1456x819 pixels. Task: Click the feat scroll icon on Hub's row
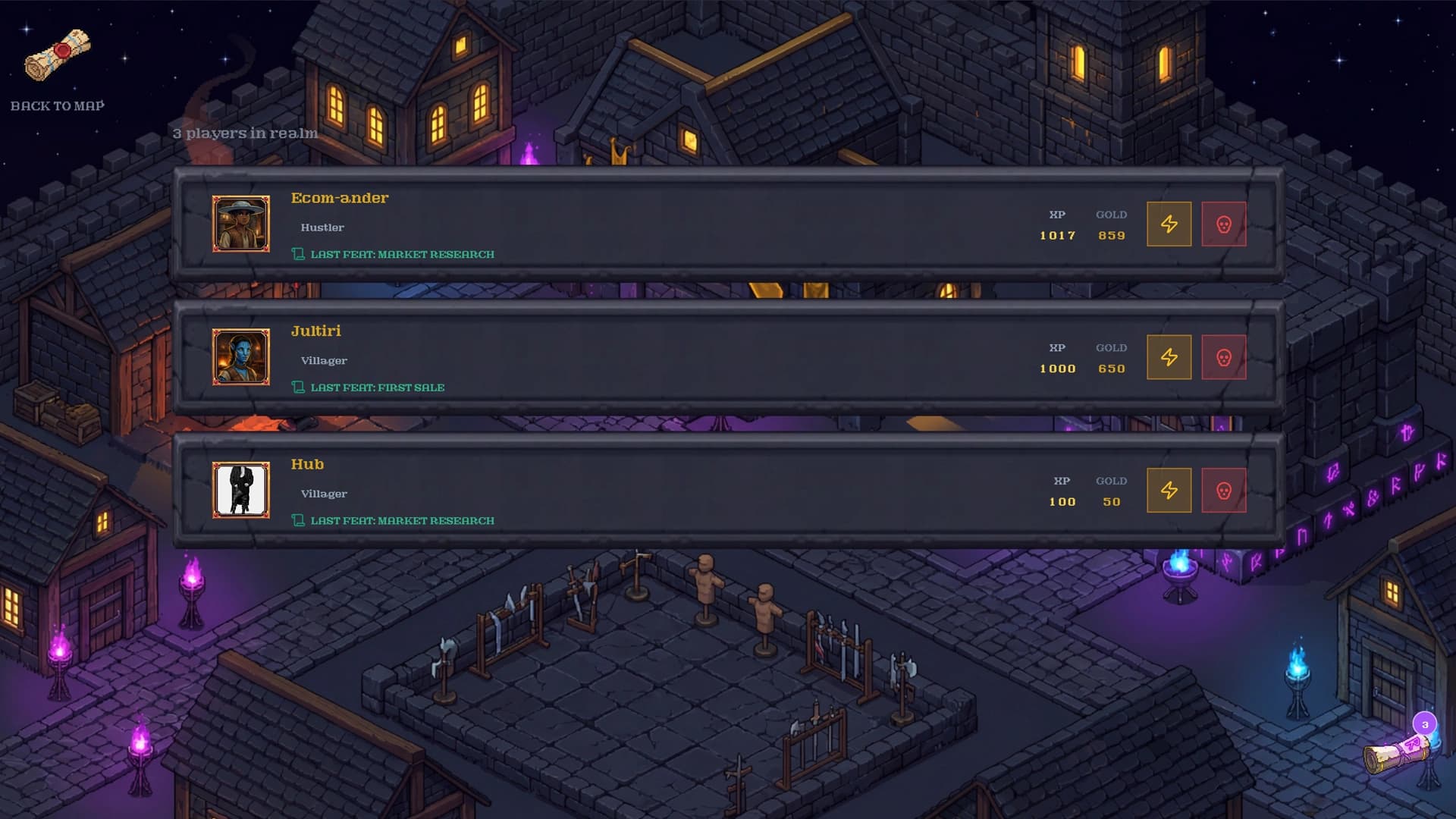click(x=299, y=520)
